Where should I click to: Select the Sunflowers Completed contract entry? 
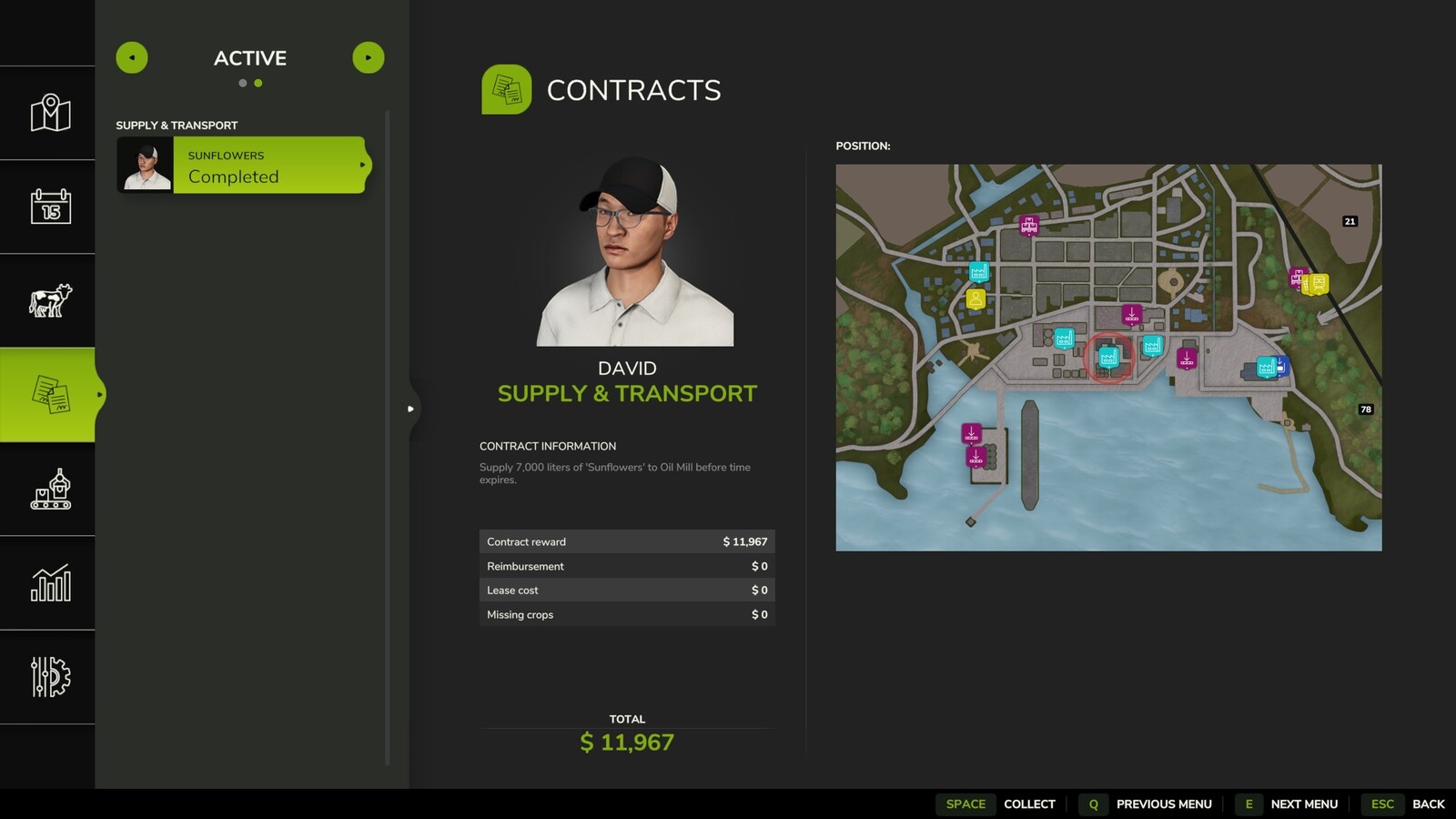click(x=241, y=167)
